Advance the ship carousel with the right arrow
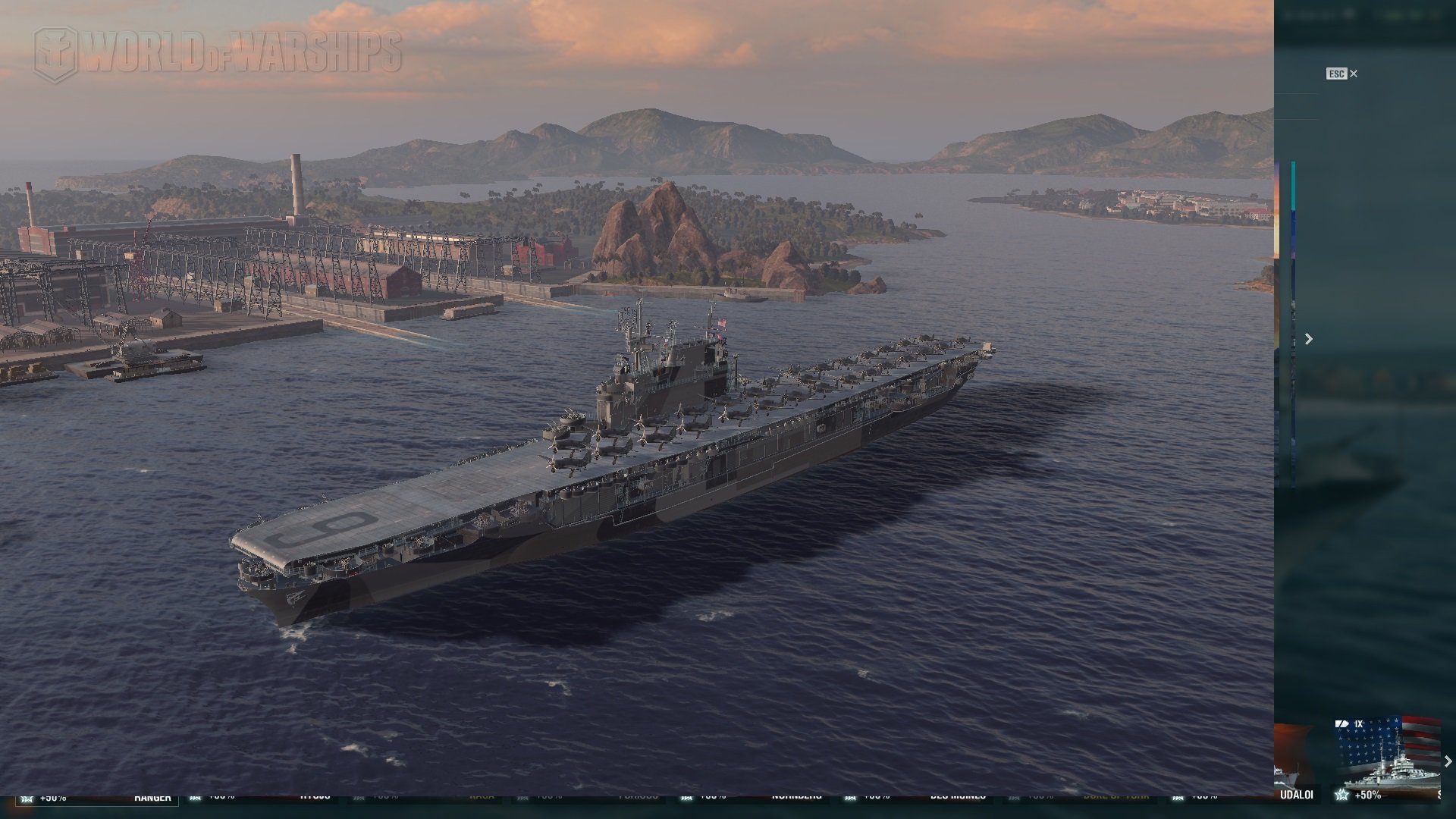Image resolution: width=1456 pixels, height=819 pixels. [x=1448, y=761]
